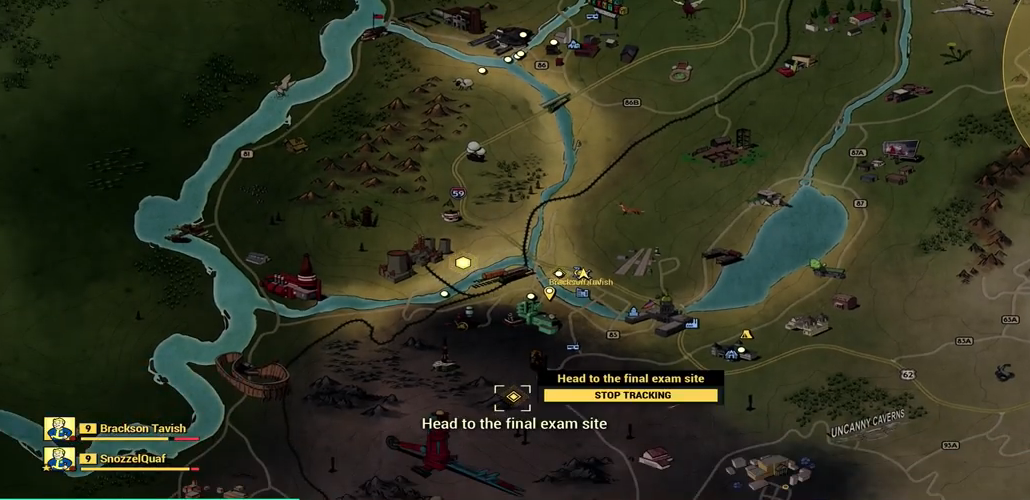
Task: Select teammate Brackson Tavish in the team list
Action: [x=142, y=429]
